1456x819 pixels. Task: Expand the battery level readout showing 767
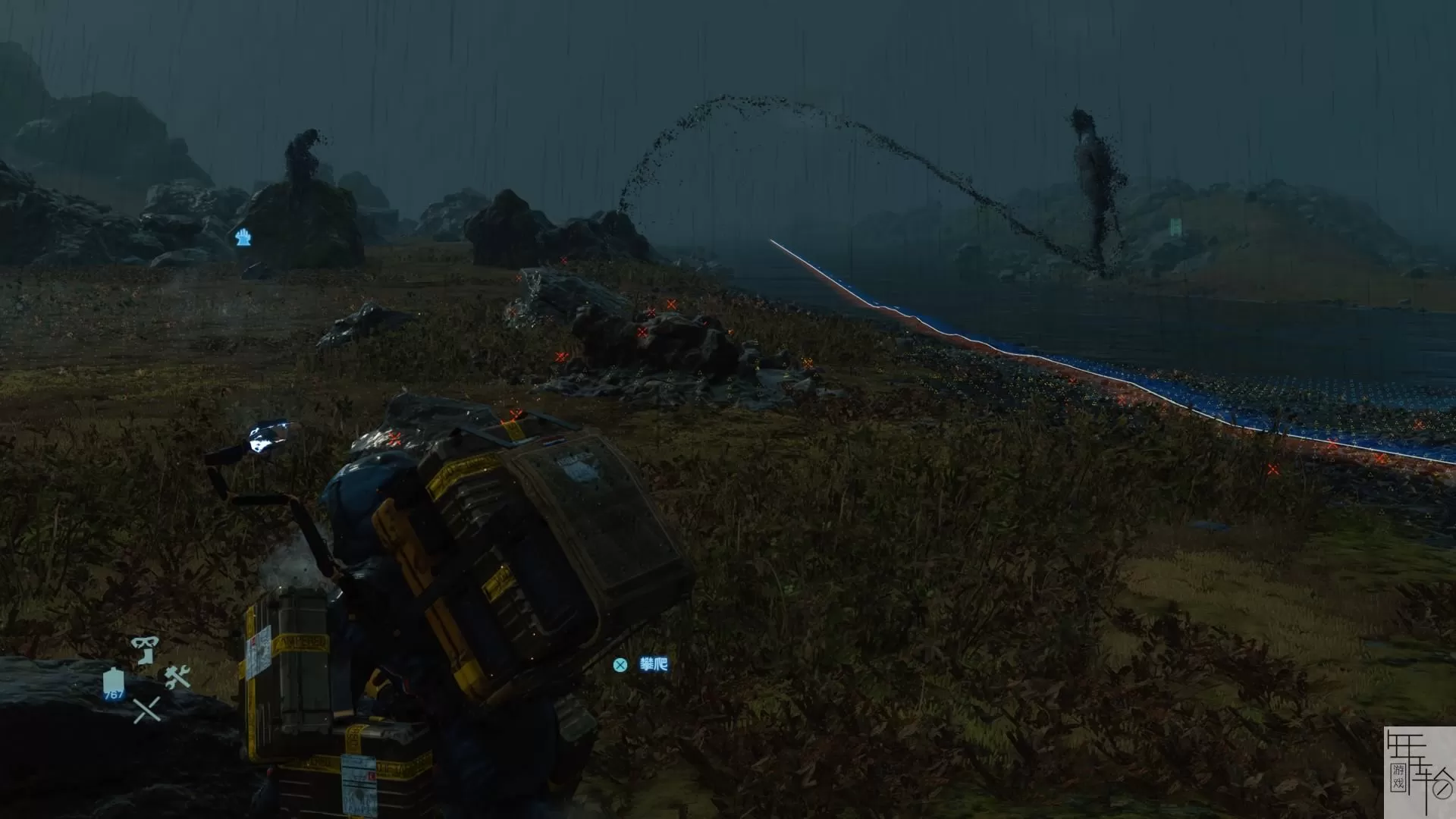114,695
